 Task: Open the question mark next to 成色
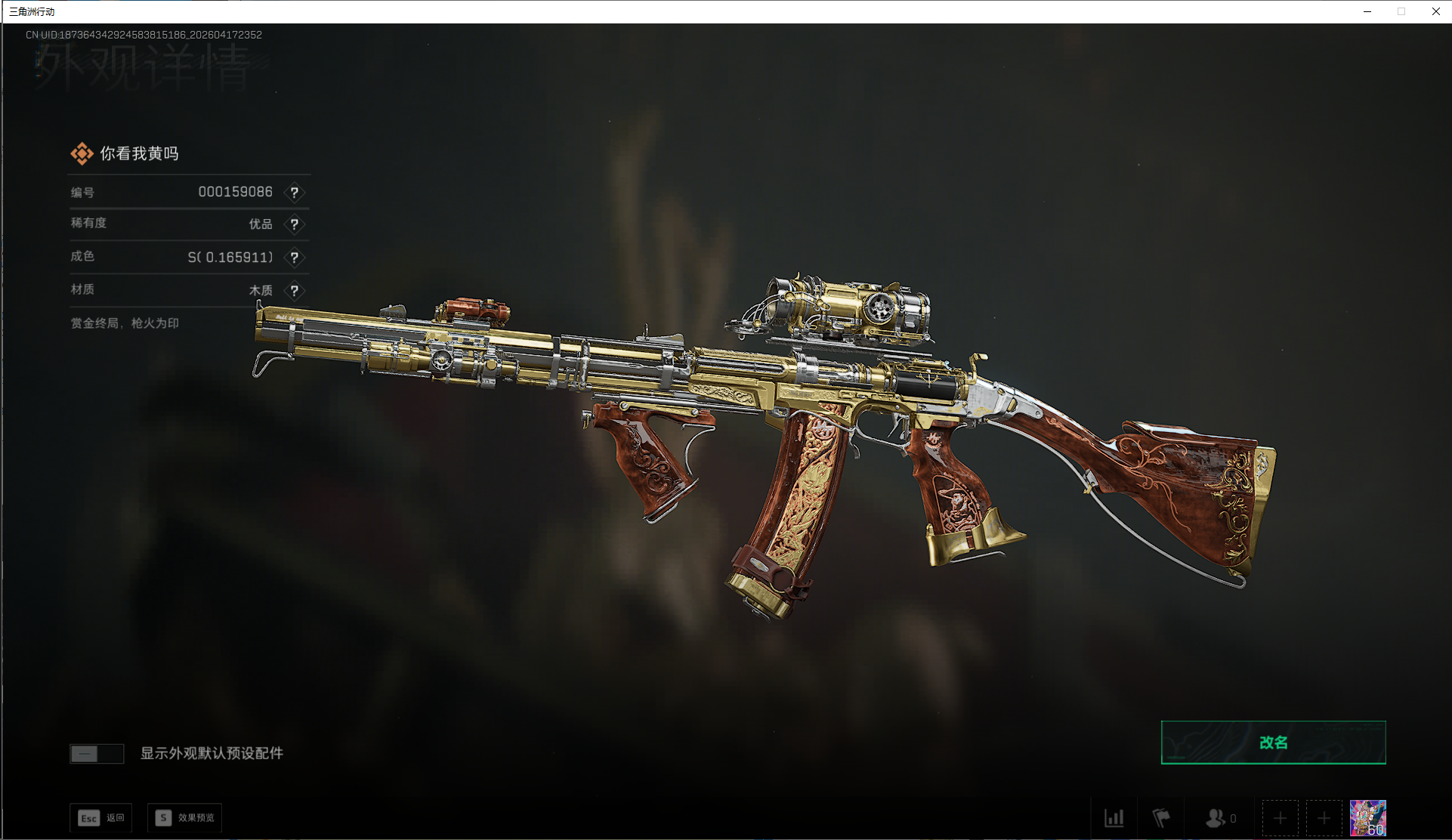click(295, 258)
